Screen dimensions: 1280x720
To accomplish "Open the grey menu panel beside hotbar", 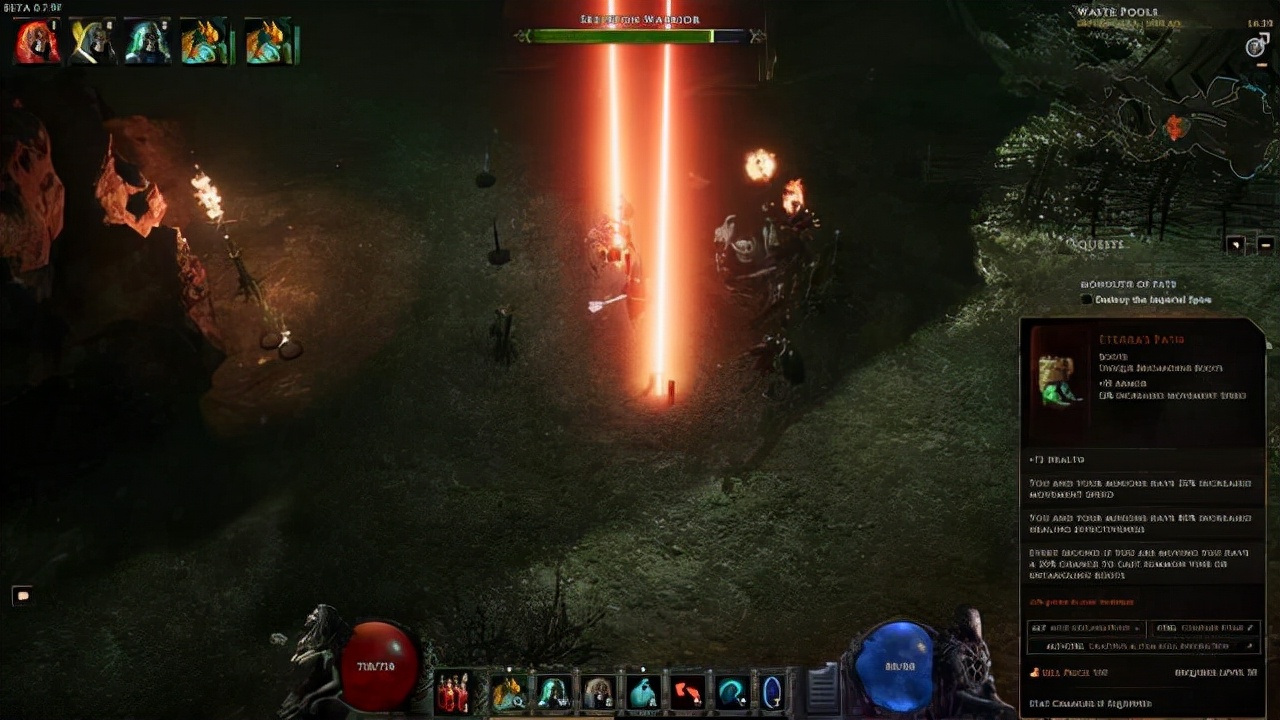I will [821, 688].
